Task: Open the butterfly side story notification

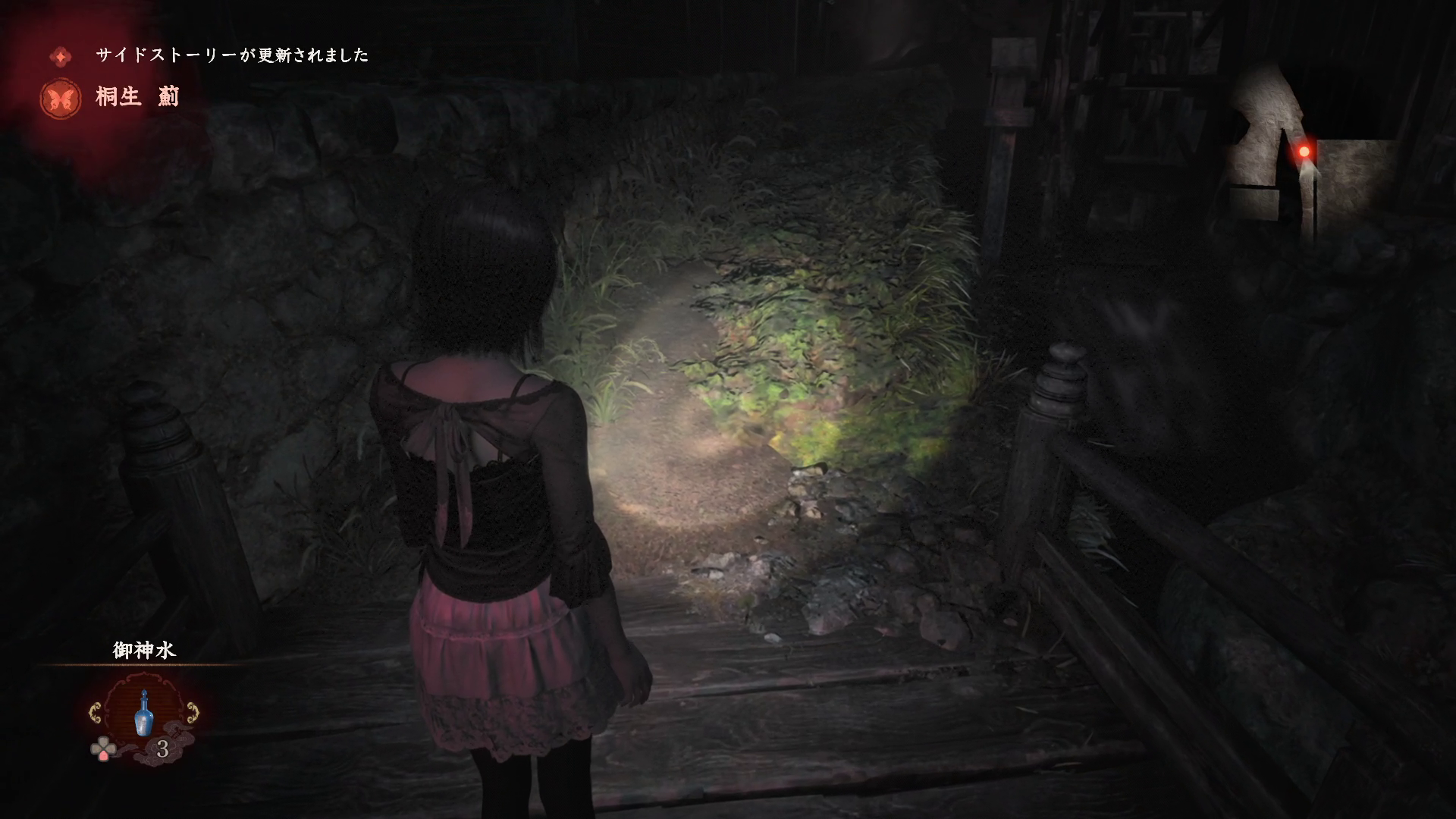Action: 62,99
